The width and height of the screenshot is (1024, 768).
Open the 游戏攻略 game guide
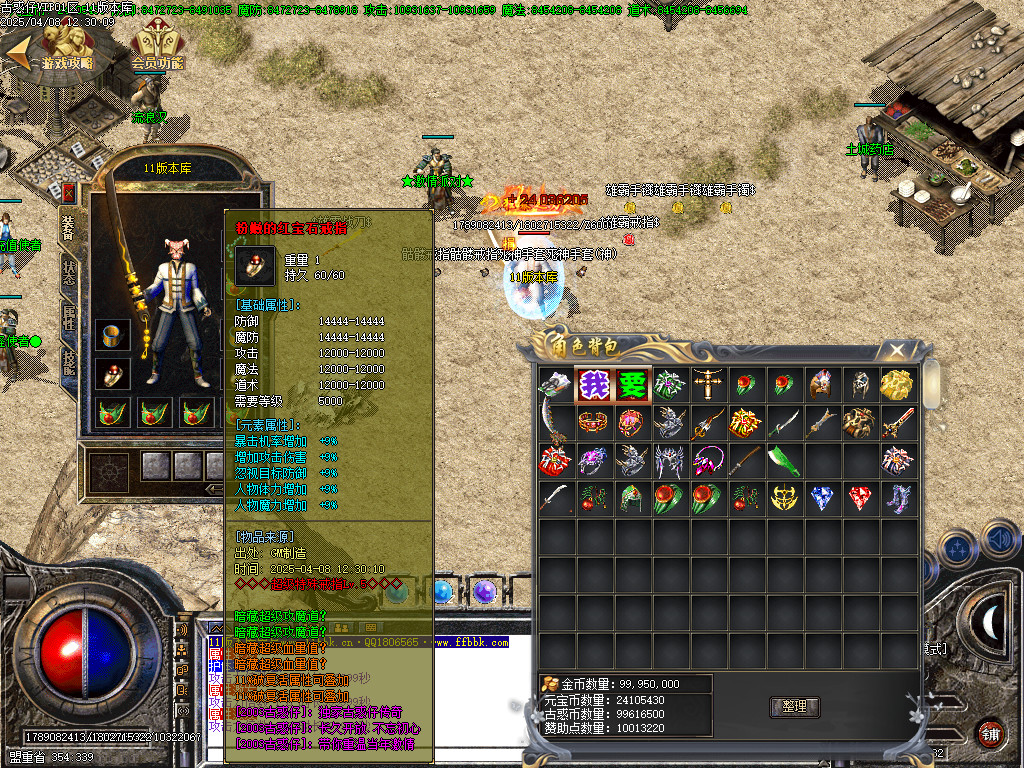click(x=64, y=47)
